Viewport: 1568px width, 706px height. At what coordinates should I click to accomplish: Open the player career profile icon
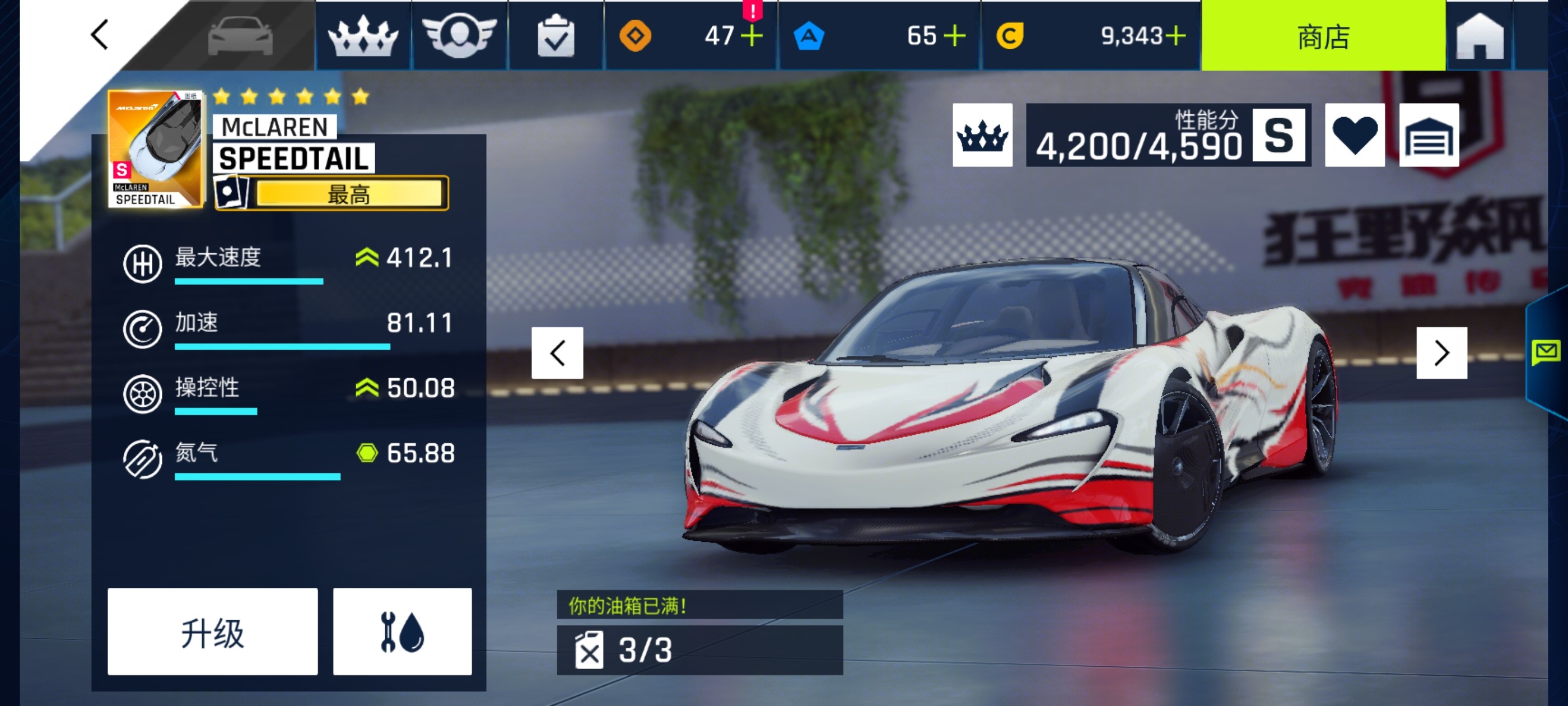(460, 37)
